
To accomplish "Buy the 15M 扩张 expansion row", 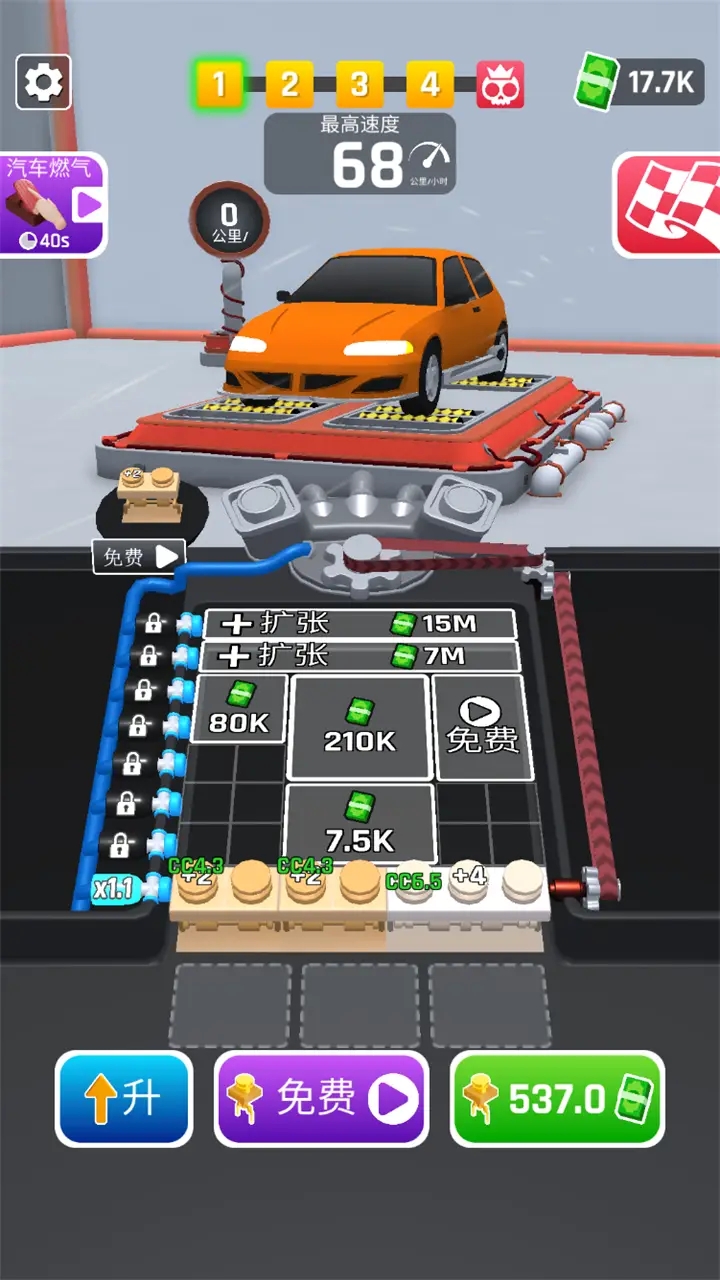I will [x=360, y=624].
